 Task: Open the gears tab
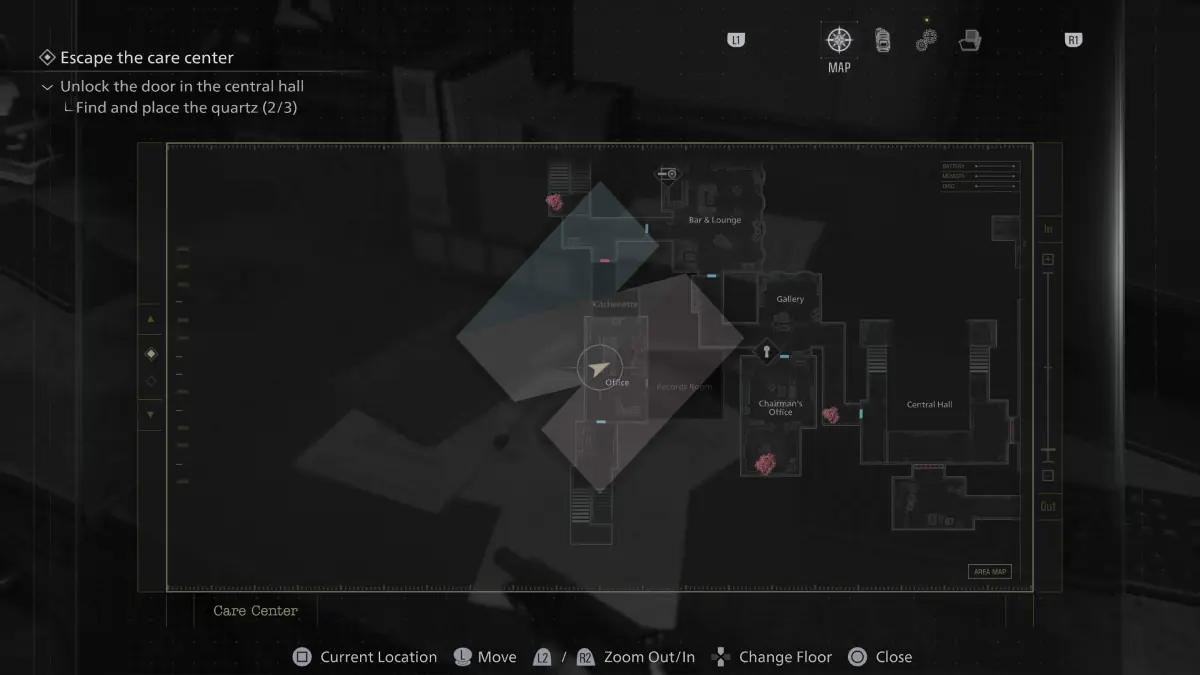[x=926, y=41]
